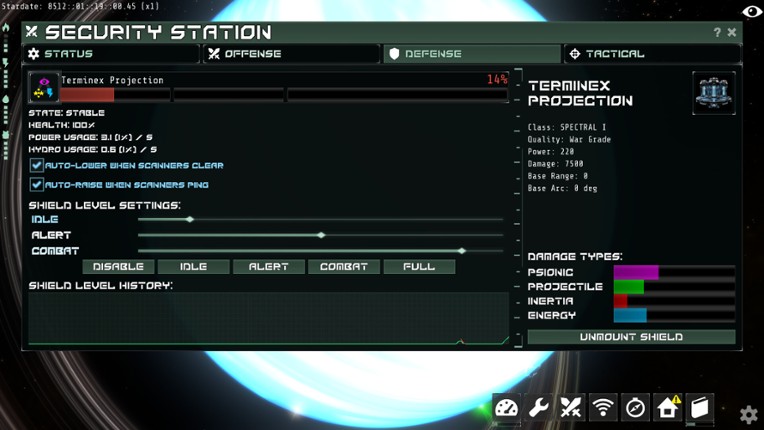Image resolution: width=764 pixels, height=430 pixels.
Task: Toggle Auto-Raise When Scanners Ping checkbox
Action: pos(37,185)
